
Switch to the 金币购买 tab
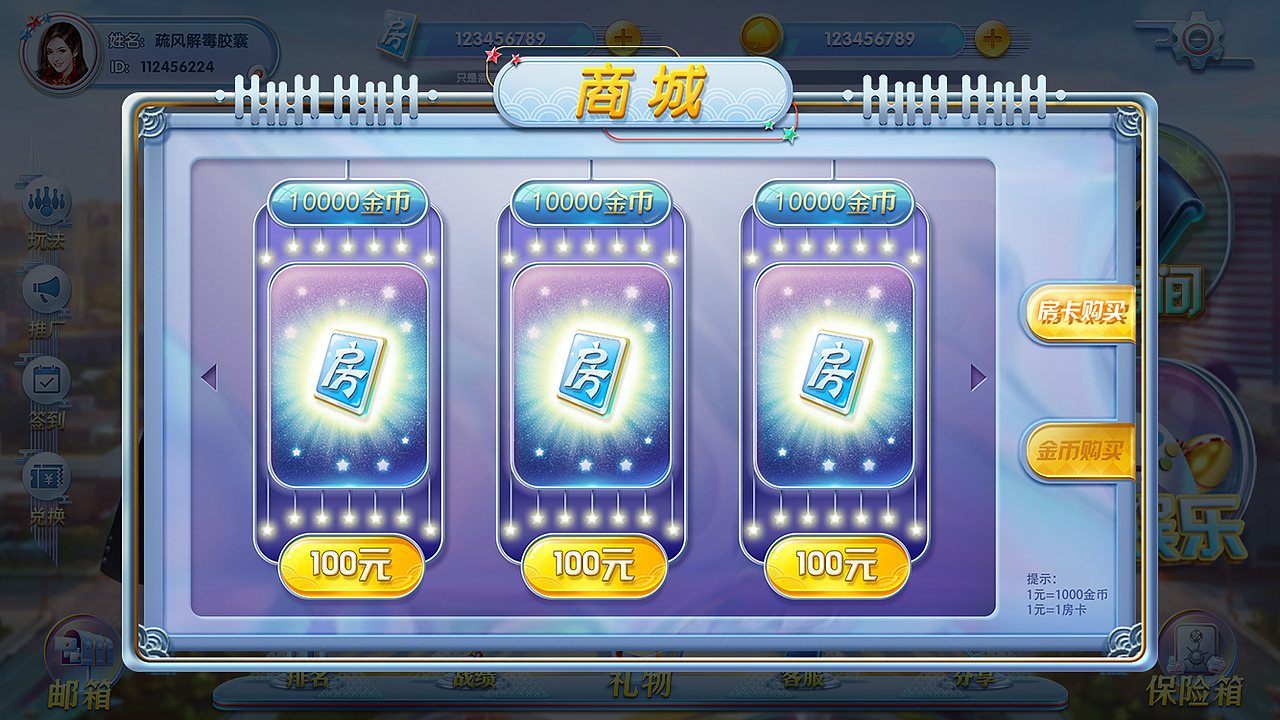pyautogui.click(x=1080, y=452)
